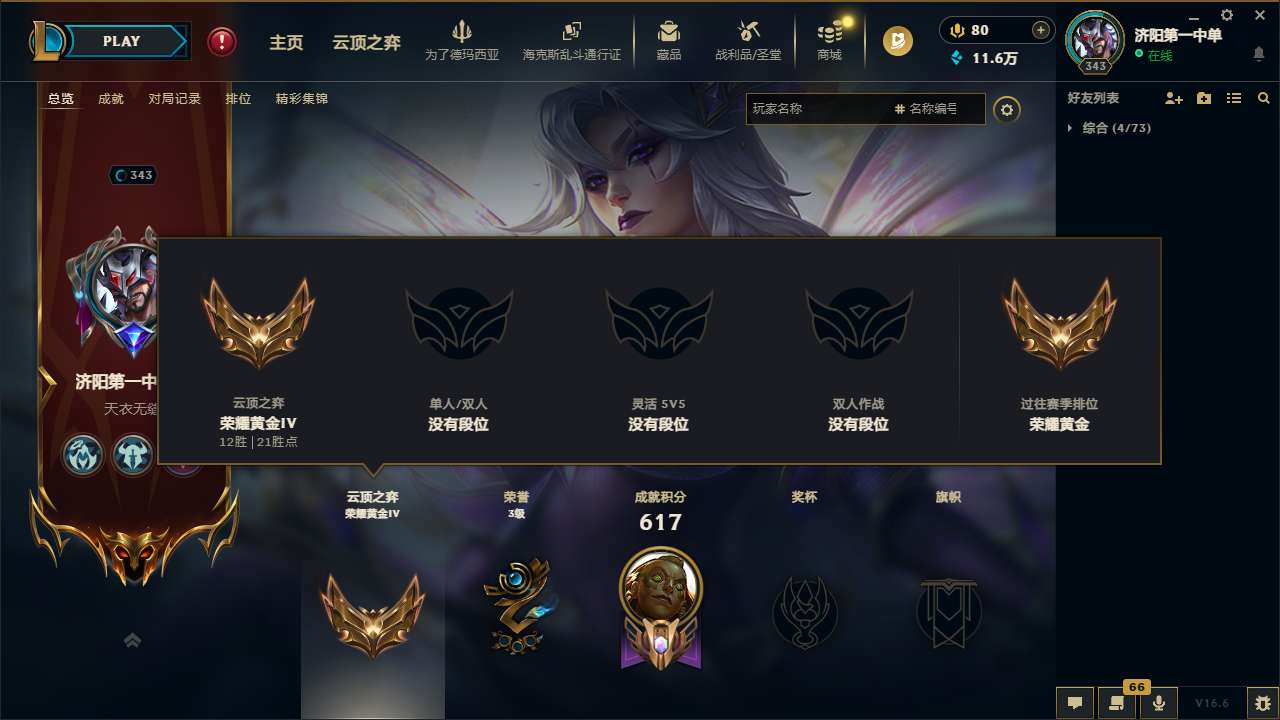Open messages icon showing 66 notifications

(x=1116, y=703)
